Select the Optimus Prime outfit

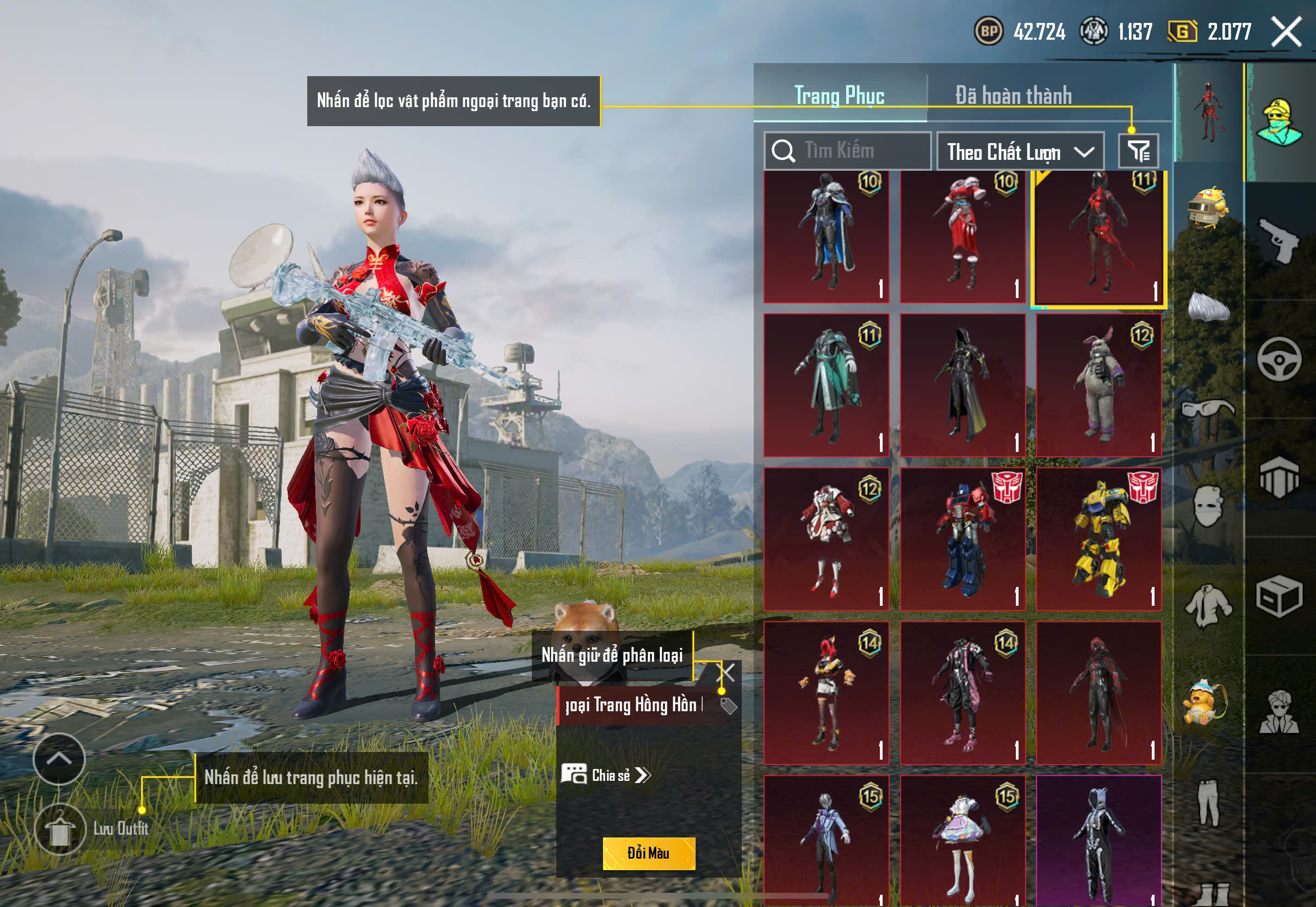(x=963, y=539)
